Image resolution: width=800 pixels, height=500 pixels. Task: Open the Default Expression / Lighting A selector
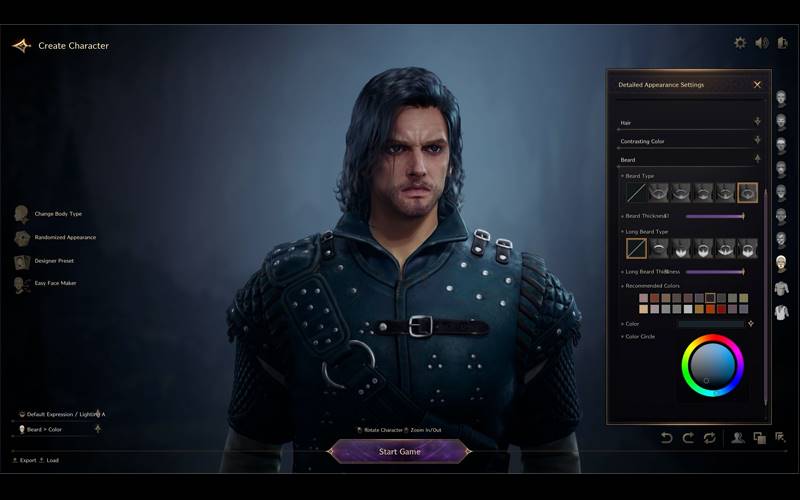point(65,414)
